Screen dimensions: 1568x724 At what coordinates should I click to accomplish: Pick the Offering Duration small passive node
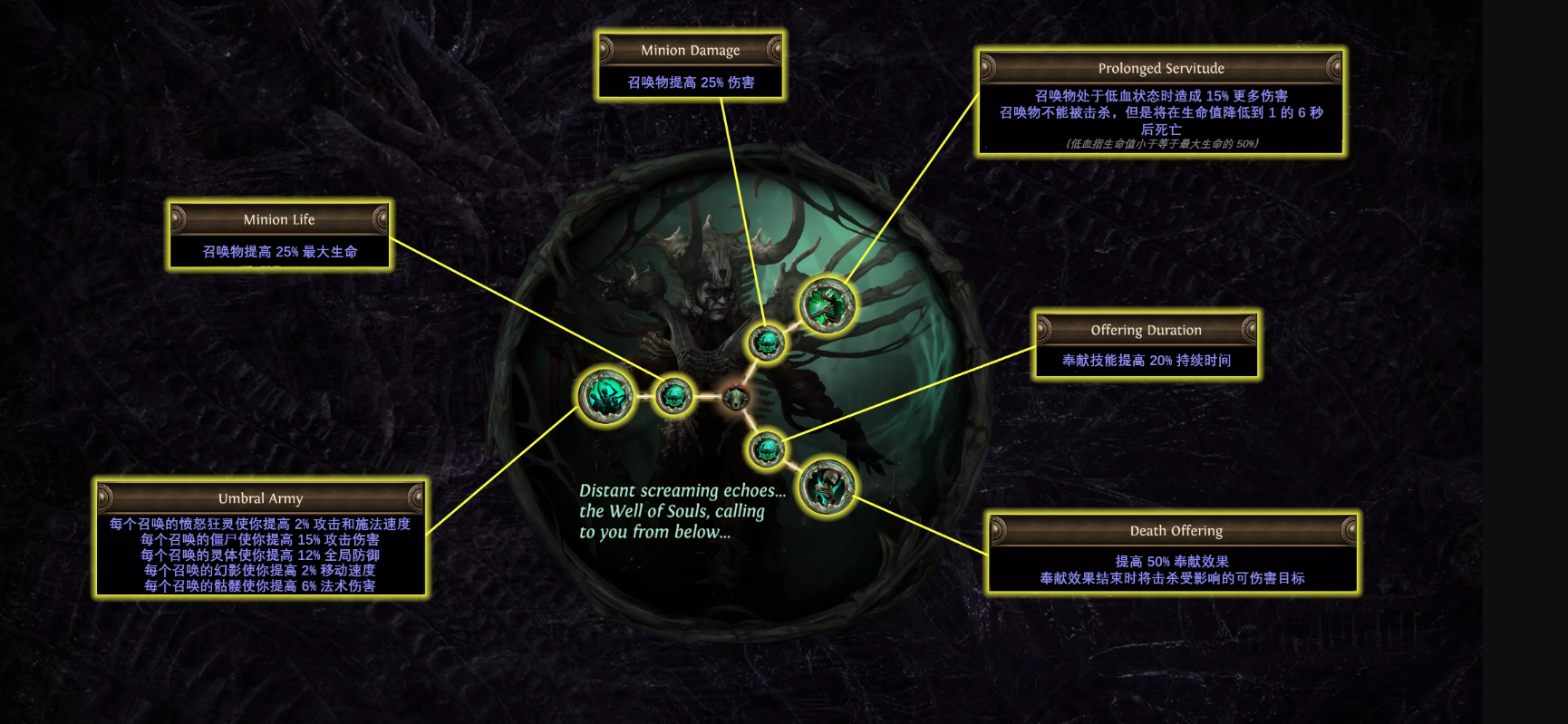coord(767,449)
